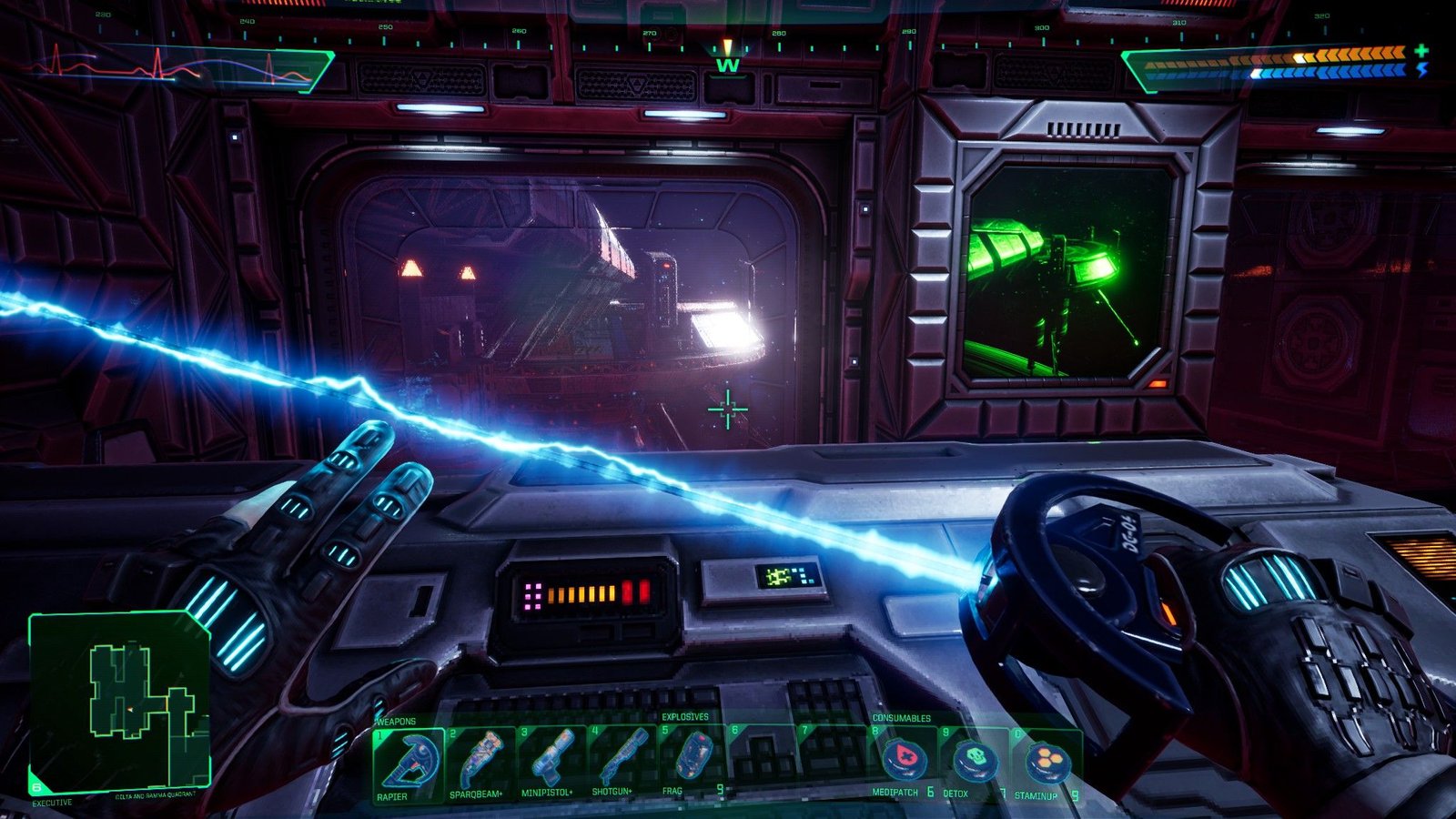The image size is (1456, 819).
Task: Use the Medipatch consumable
Action: (905, 763)
